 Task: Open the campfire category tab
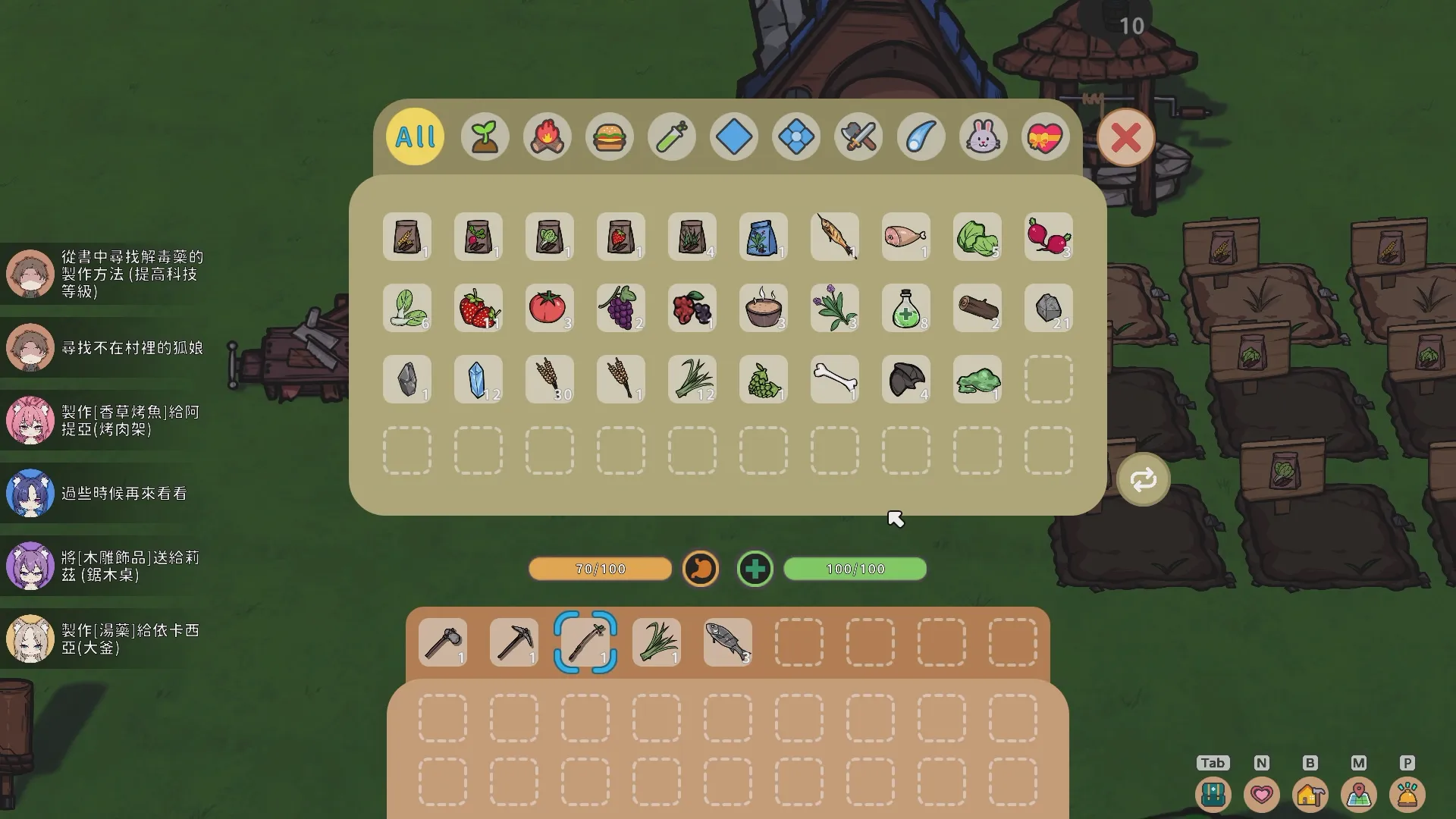point(547,137)
